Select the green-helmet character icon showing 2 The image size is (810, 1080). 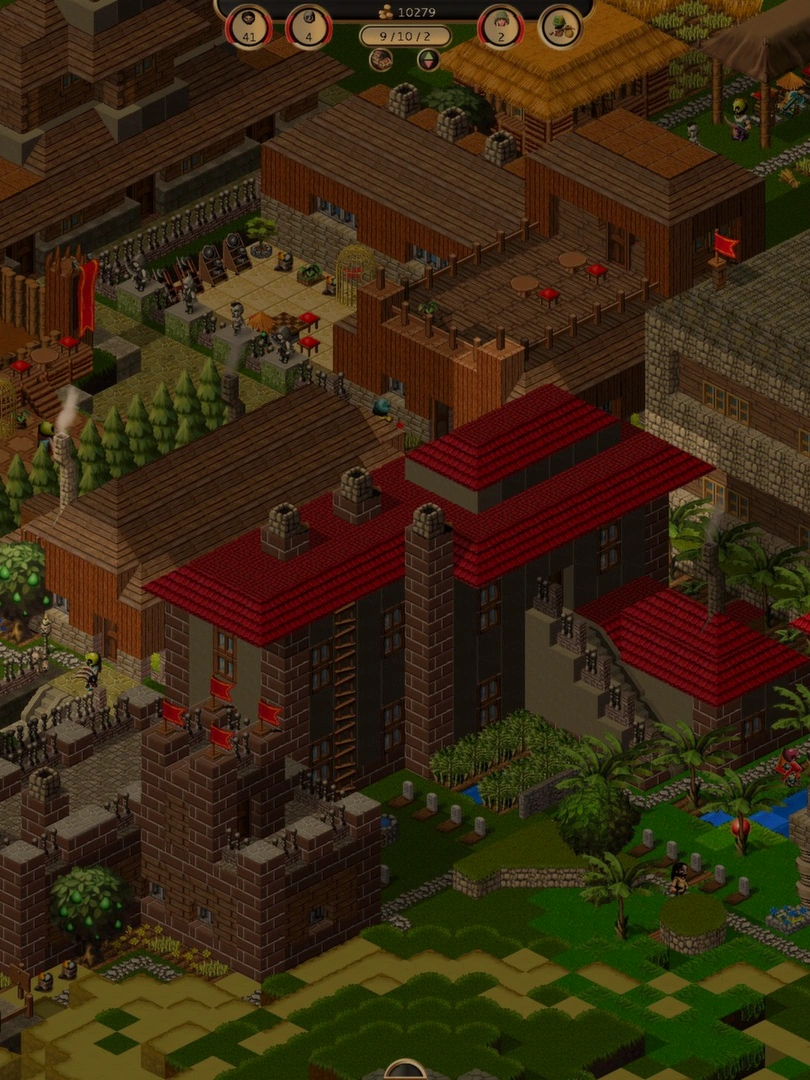coord(501,26)
